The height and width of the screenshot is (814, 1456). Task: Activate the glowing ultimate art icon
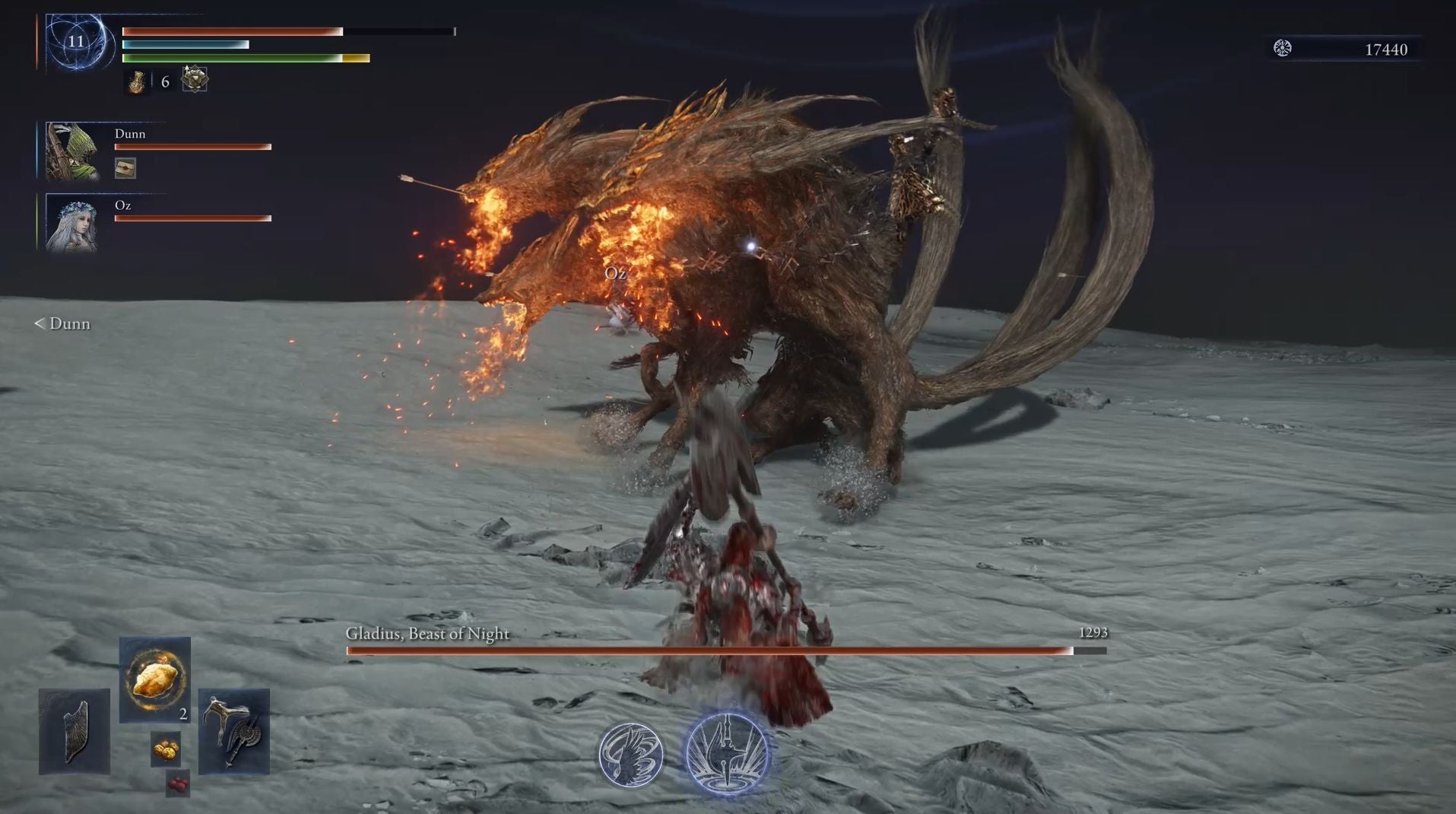coord(728,754)
